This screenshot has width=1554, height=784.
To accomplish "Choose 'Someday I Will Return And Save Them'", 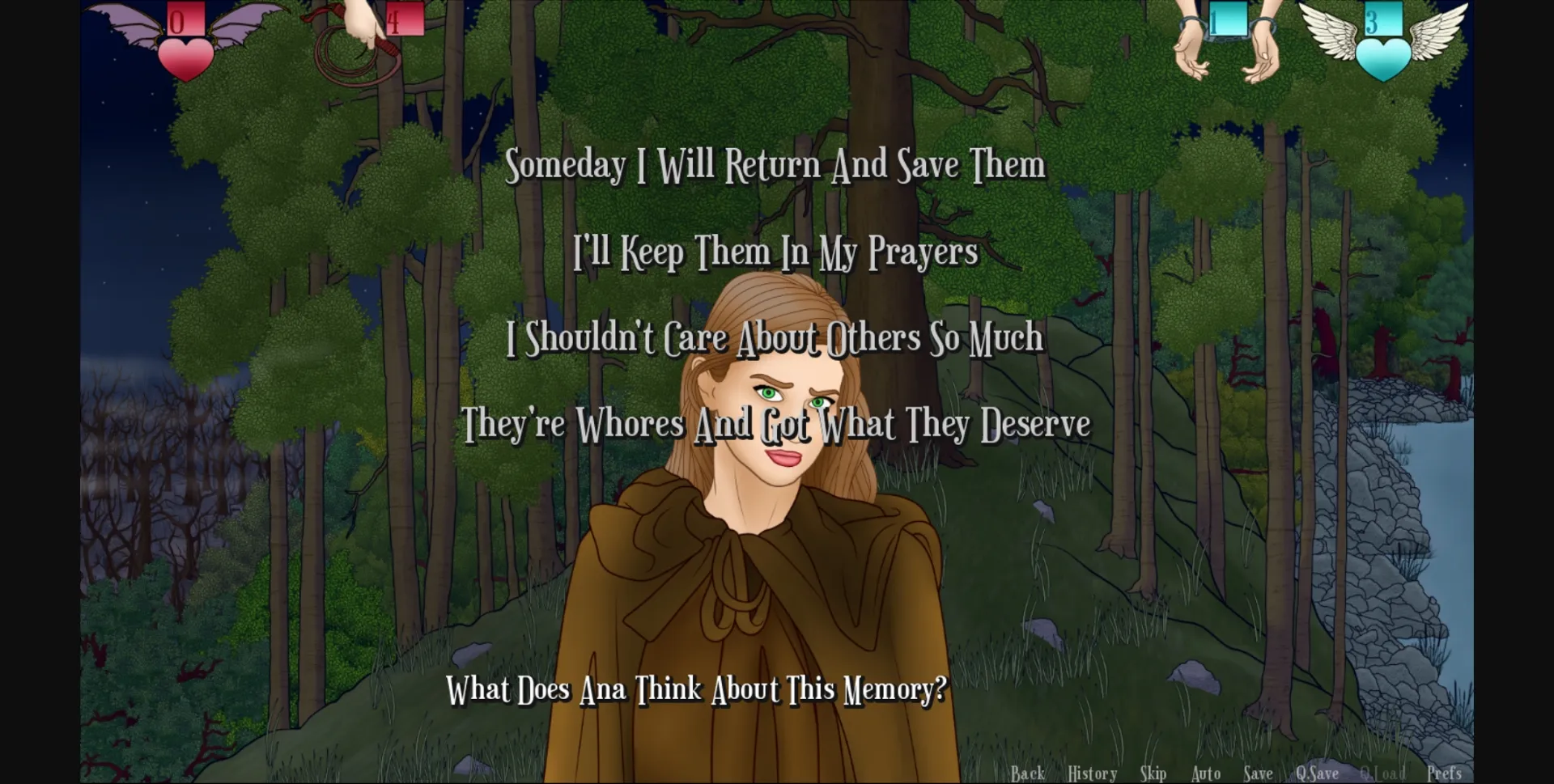I will 777,165.
